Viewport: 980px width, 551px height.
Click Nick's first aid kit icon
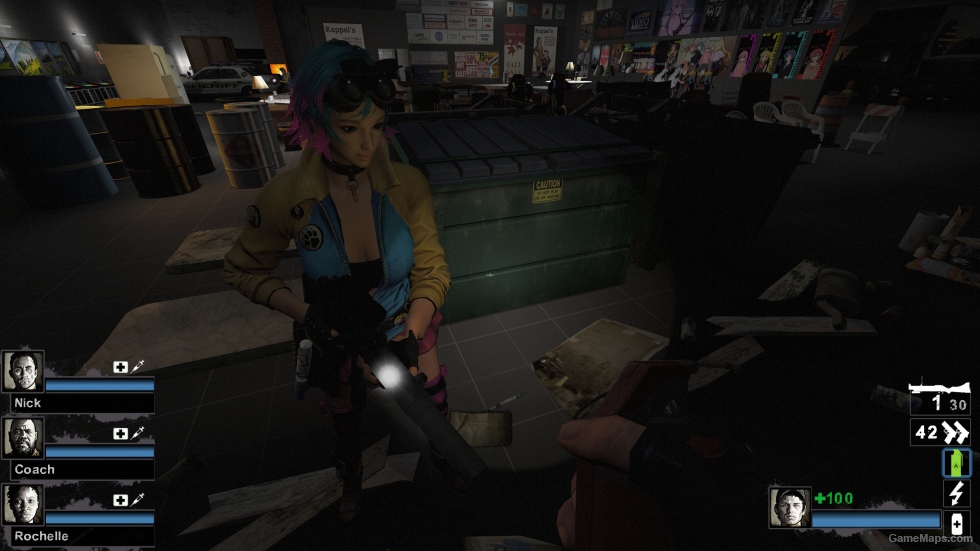click(120, 367)
